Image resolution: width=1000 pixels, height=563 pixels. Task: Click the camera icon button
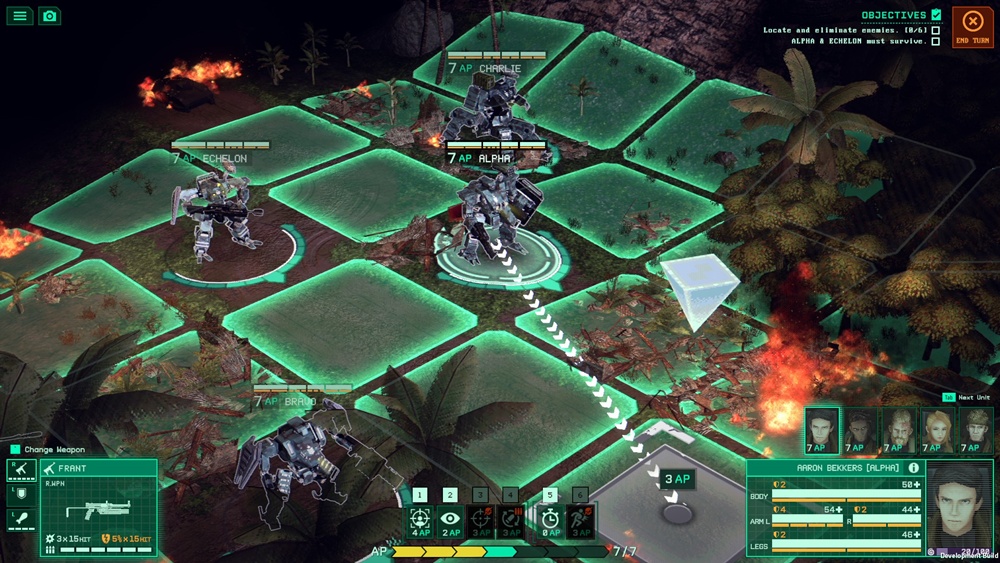tap(49, 16)
